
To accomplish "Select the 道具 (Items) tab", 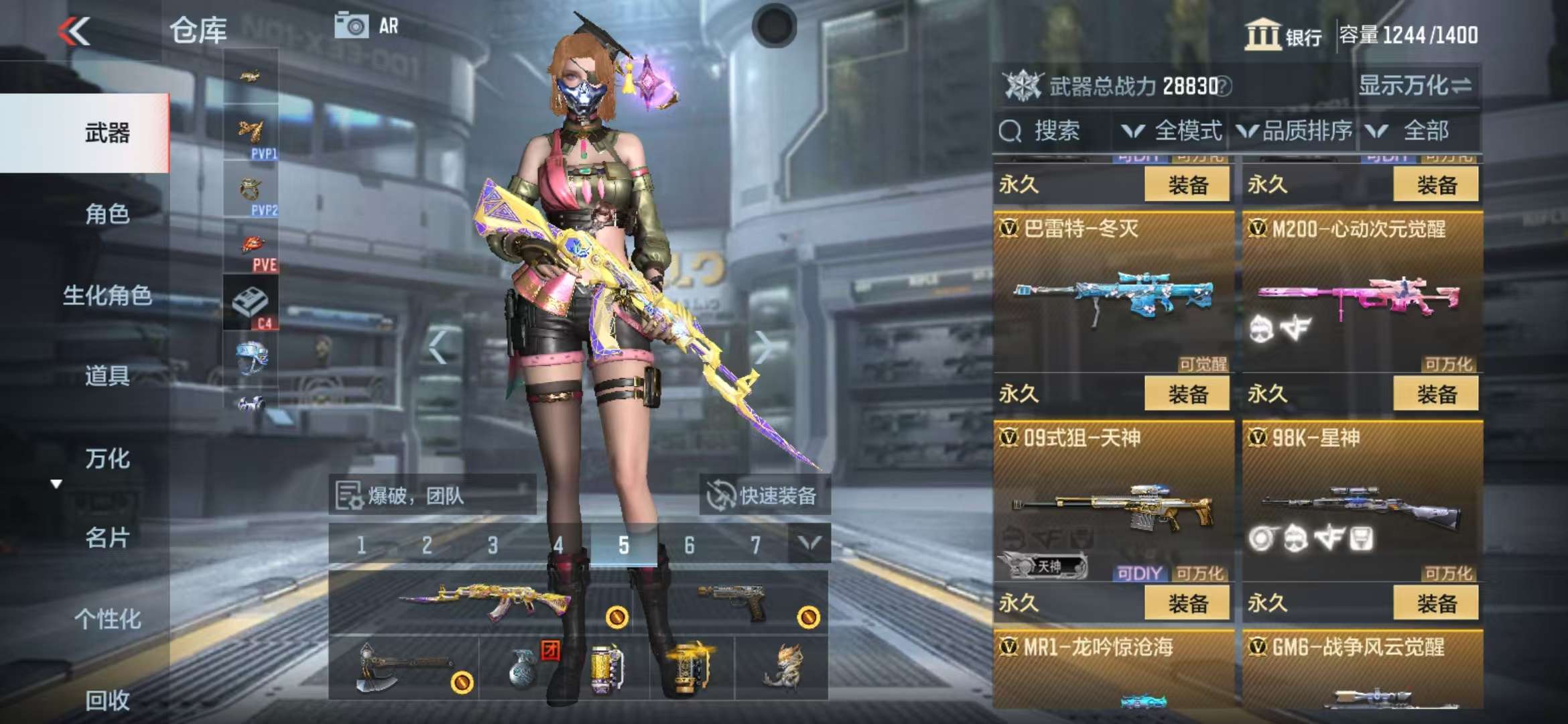I will 107,376.
